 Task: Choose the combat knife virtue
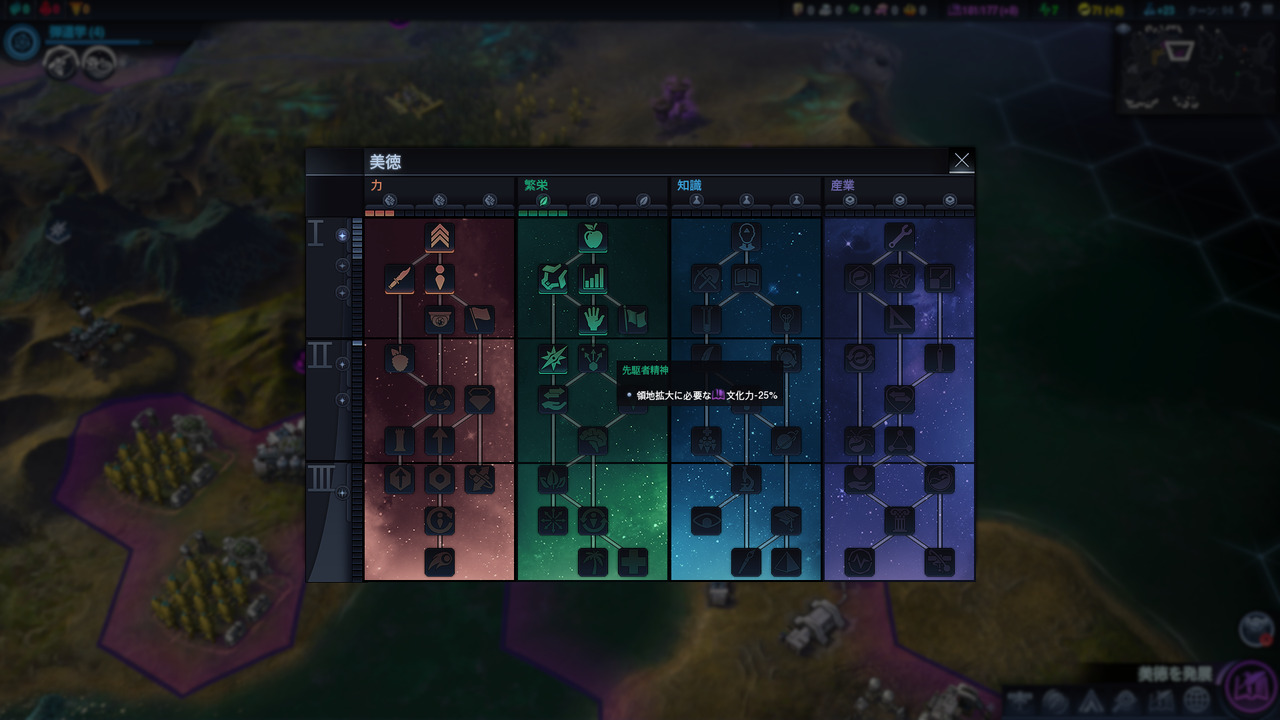pyautogui.click(x=400, y=279)
